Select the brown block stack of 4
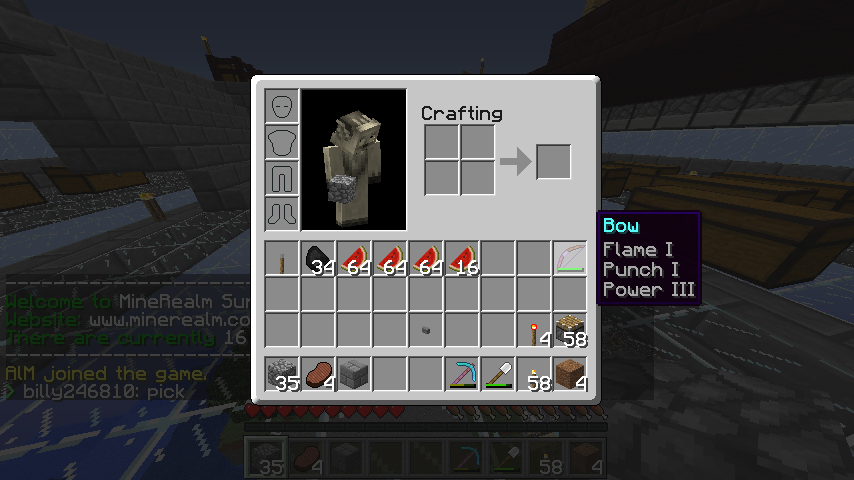Screen dimensions: 854x480 570,374
